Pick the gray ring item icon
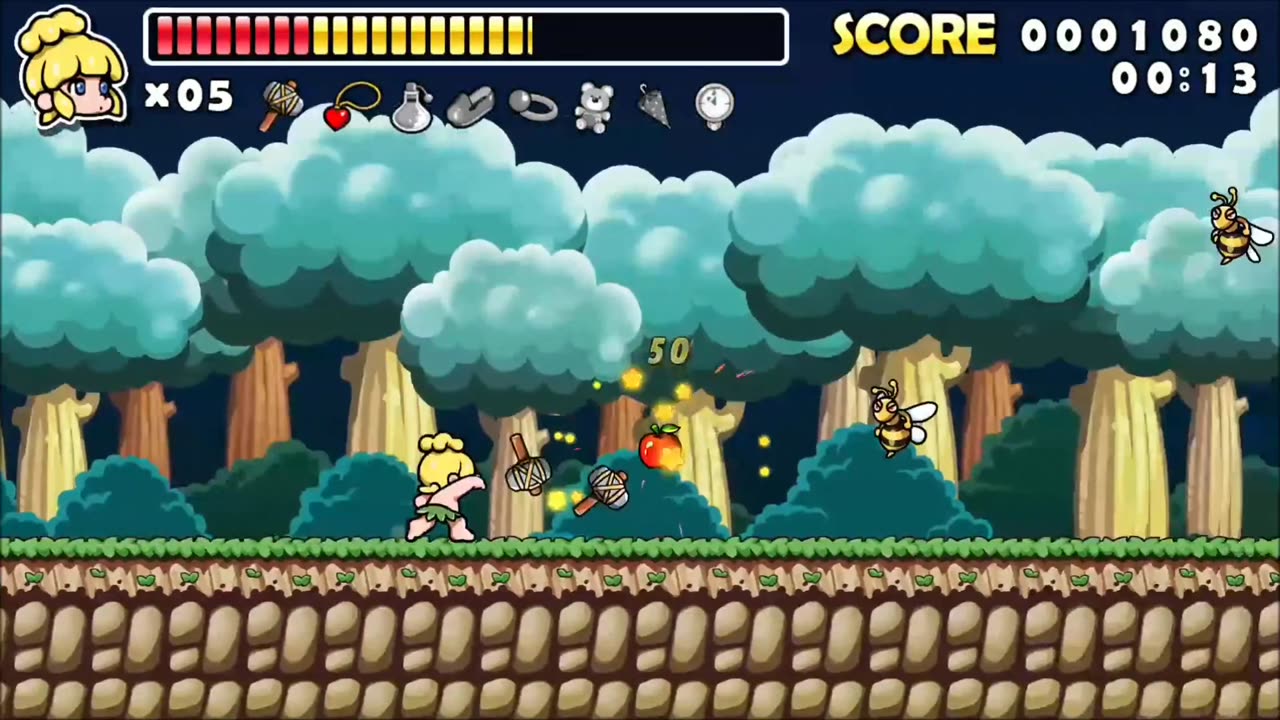The height and width of the screenshot is (720, 1280). [532, 105]
